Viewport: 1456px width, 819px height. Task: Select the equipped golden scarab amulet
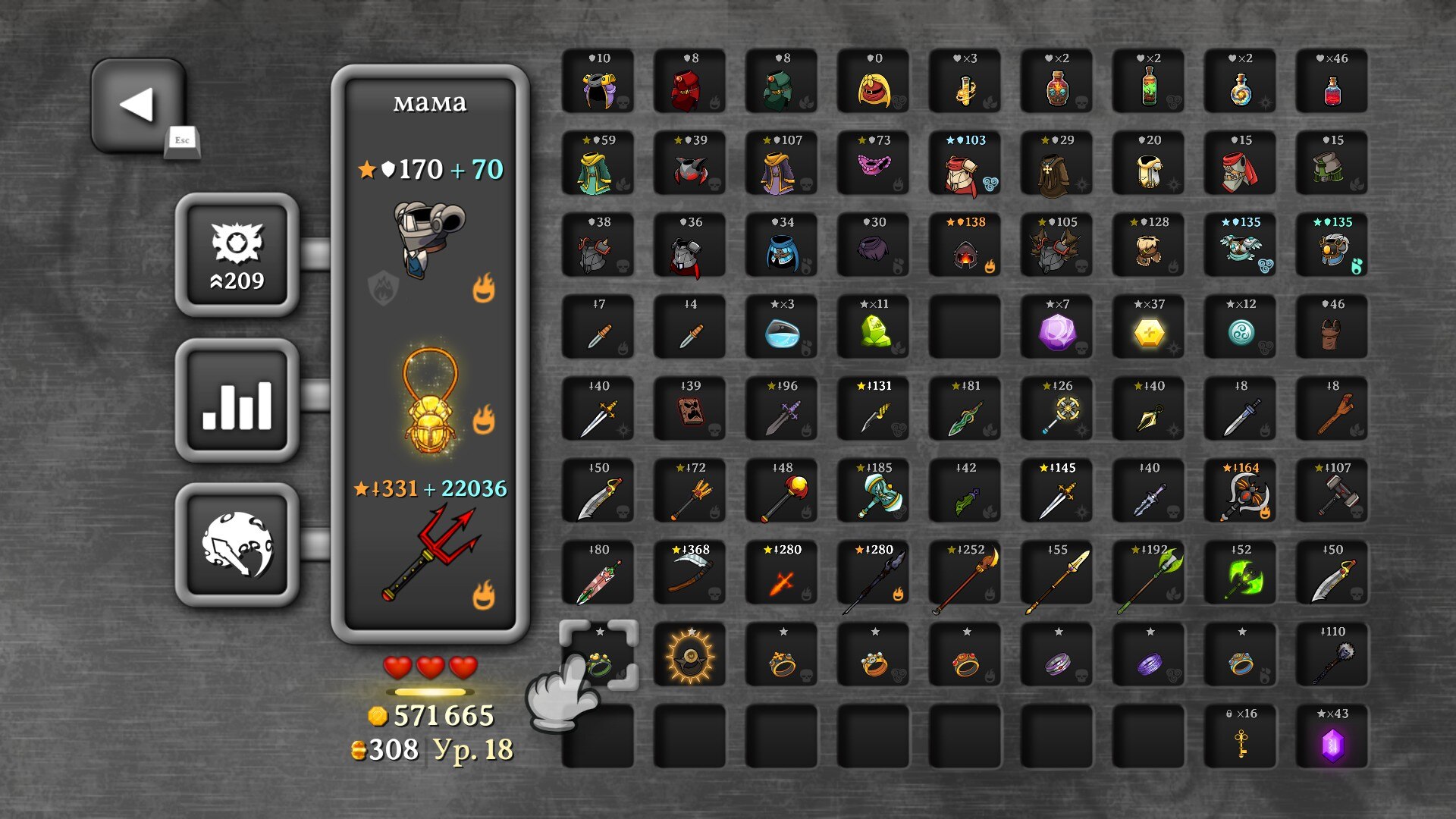tap(429, 403)
